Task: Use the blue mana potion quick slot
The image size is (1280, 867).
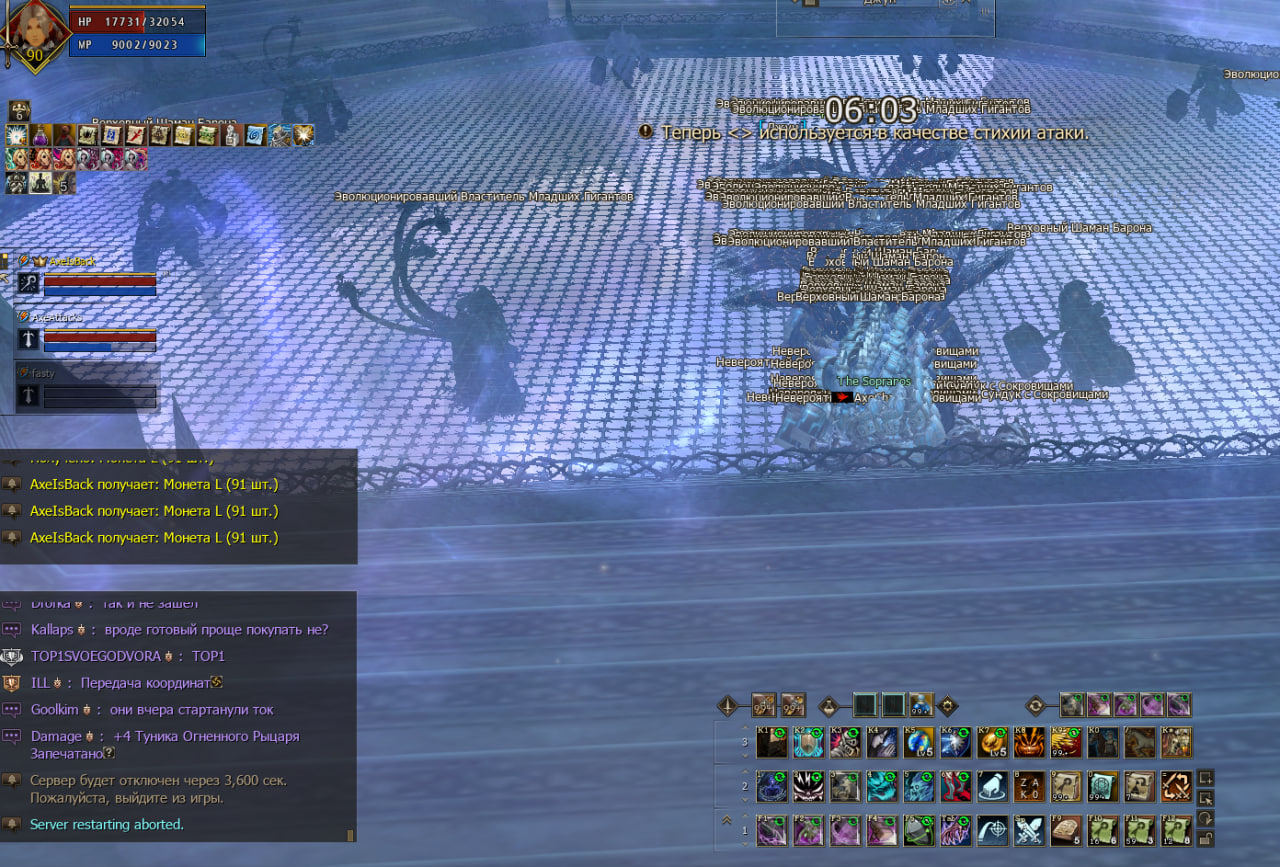Action: click(921, 704)
